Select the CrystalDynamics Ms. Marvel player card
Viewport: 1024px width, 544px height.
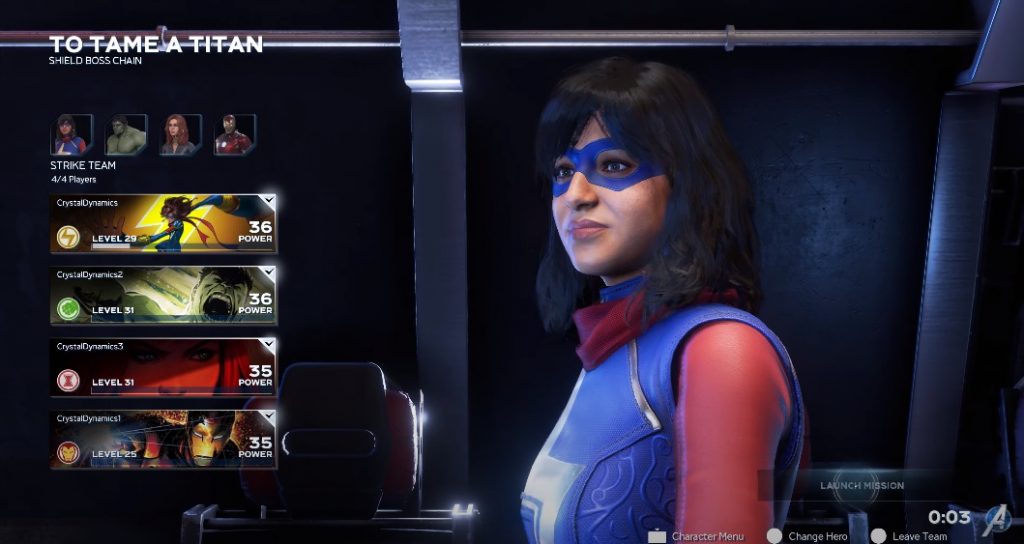(x=163, y=223)
